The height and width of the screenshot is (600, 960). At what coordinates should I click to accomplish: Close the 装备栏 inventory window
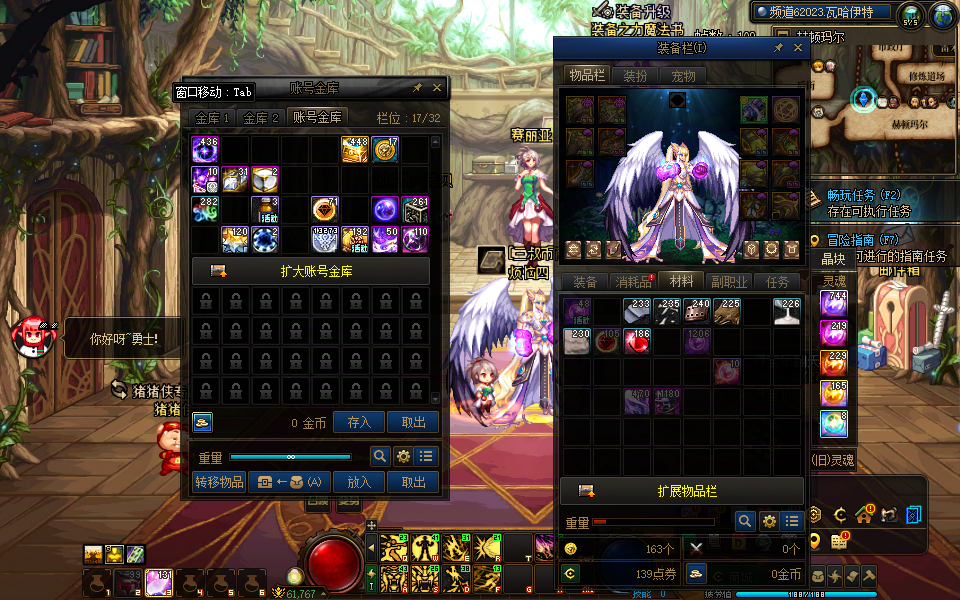tap(798, 47)
